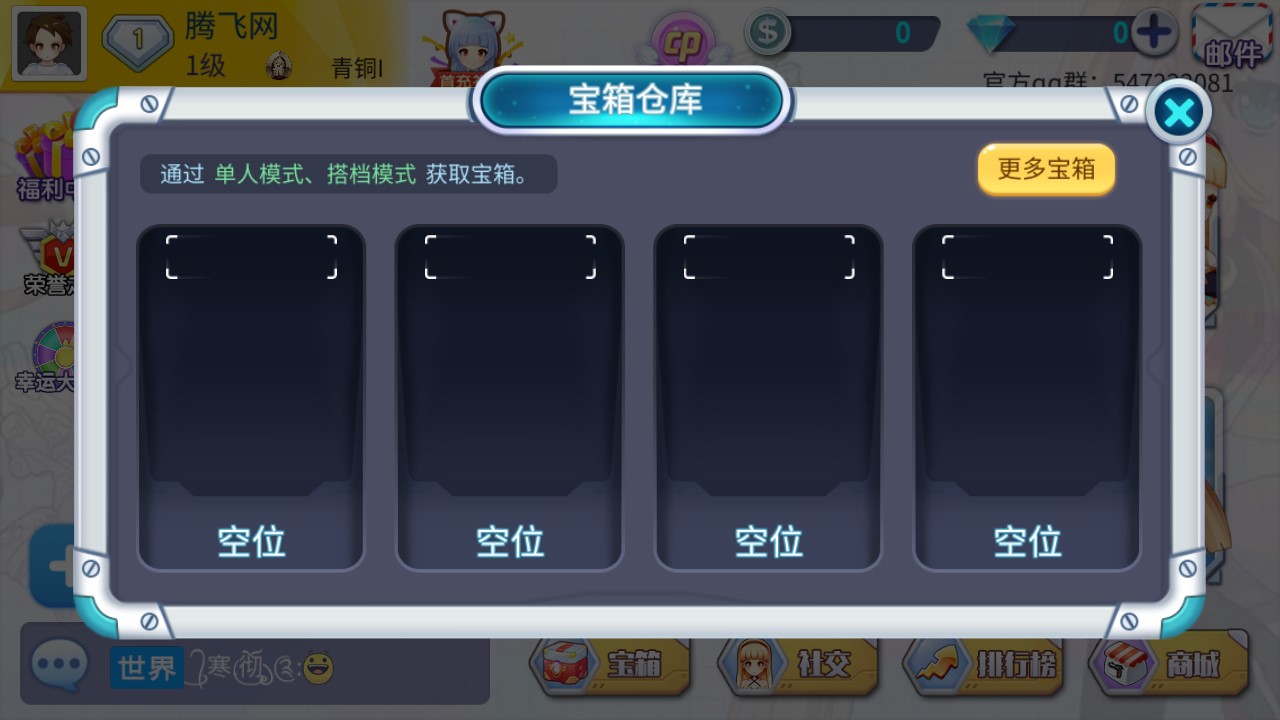This screenshot has width=1280, height=720.
Task: Select the fourth empty 空位 chest slot
Action: click(1027, 397)
